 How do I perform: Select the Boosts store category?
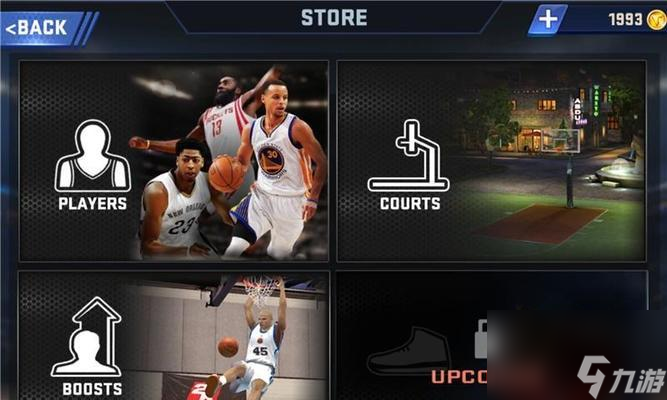coord(173,335)
